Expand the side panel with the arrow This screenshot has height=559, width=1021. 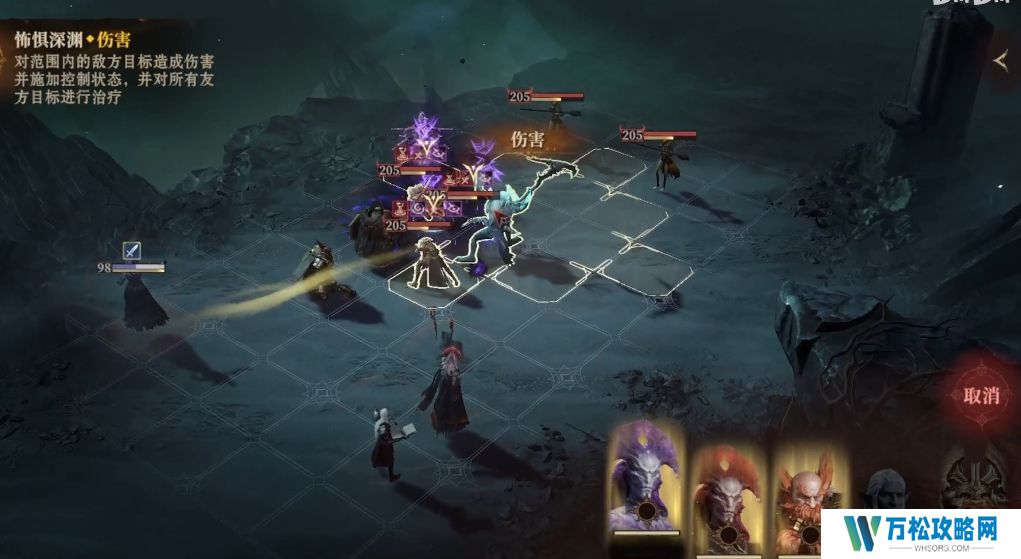click(x=1001, y=61)
